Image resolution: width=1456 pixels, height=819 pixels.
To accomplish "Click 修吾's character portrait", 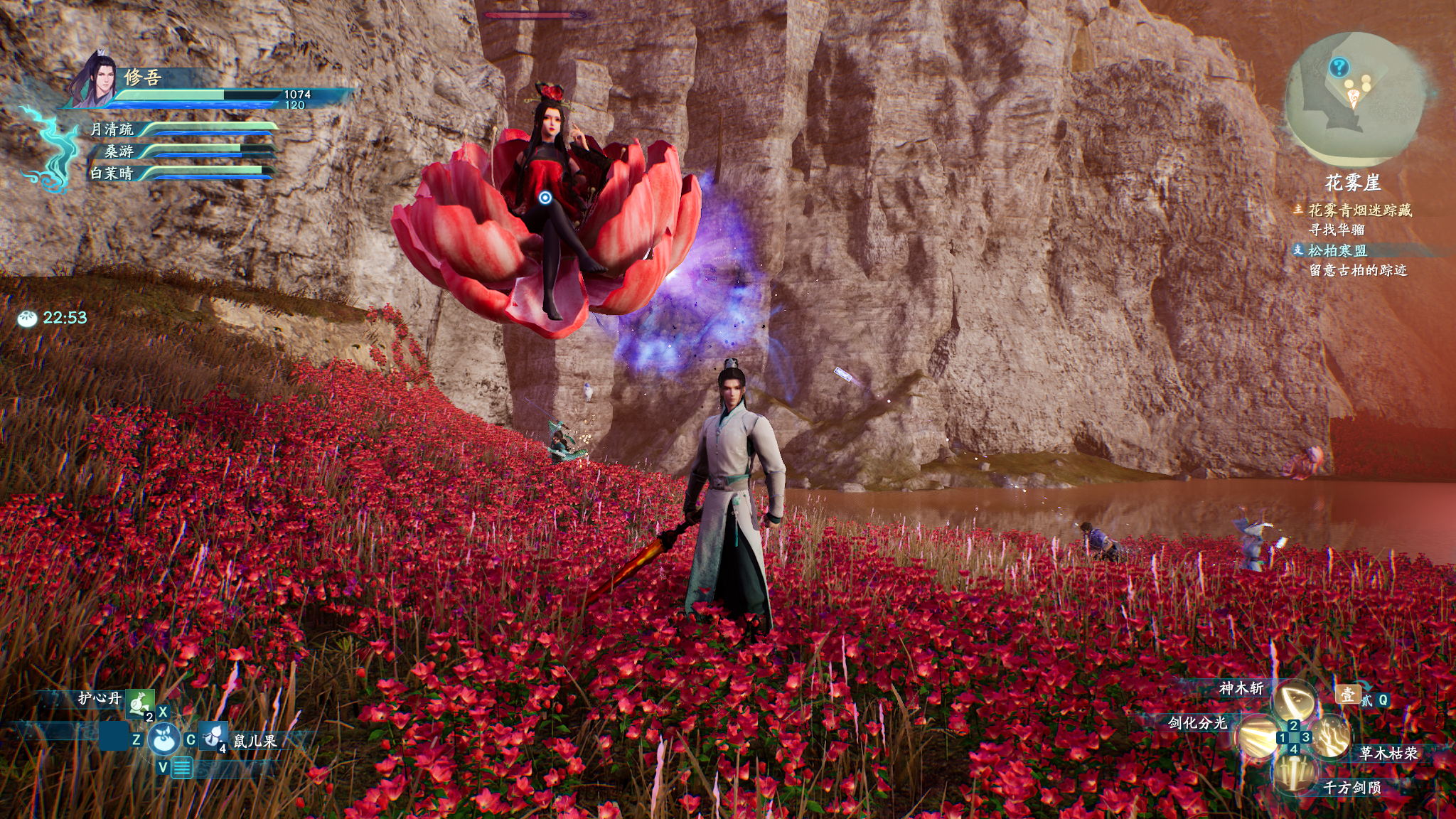I will tap(96, 80).
